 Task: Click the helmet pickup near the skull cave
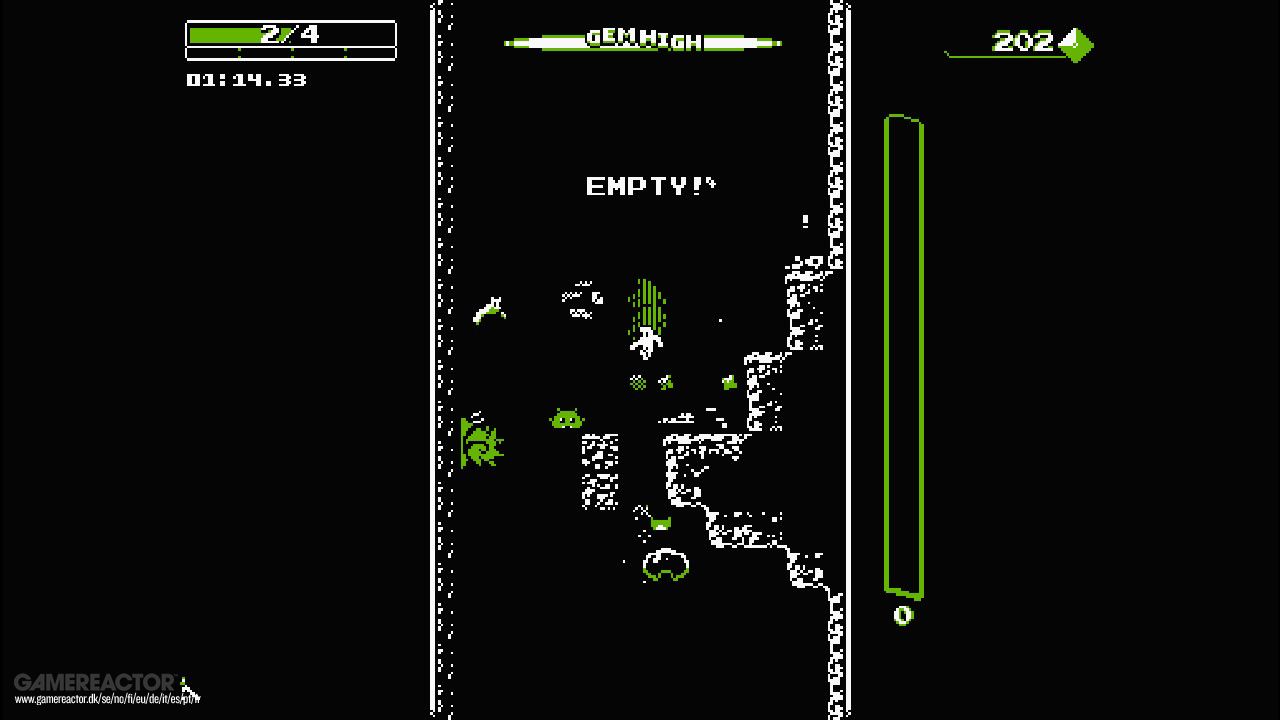661,523
